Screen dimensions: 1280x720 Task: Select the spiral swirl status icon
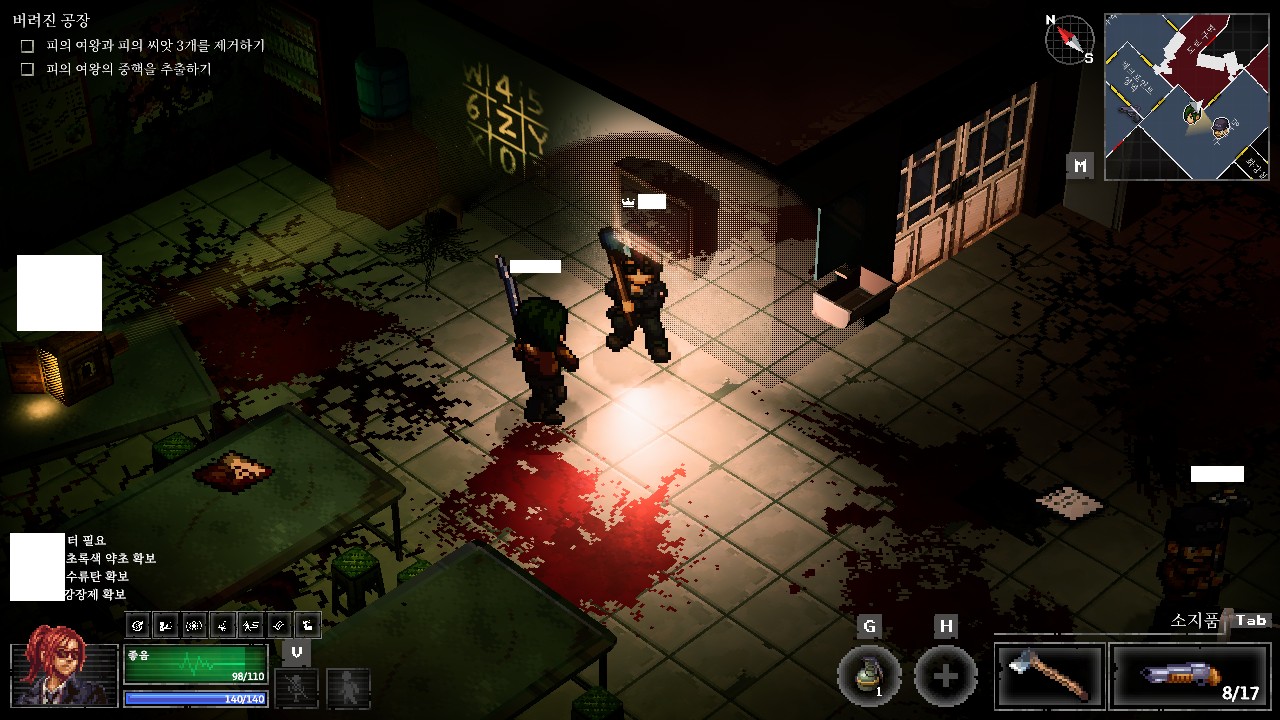pos(139,626)
